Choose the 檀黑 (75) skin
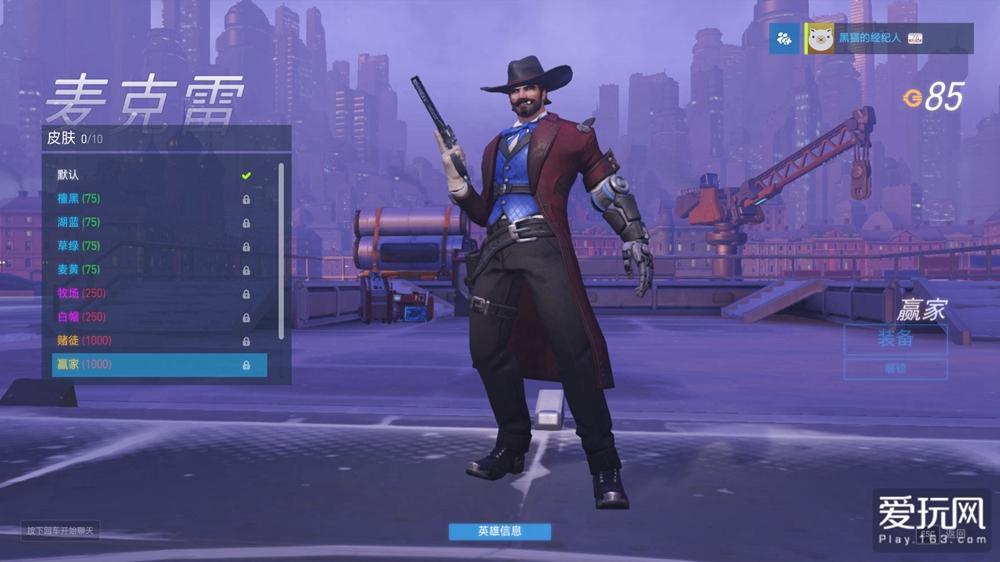Screen dimensions: 1000x562 pos(150,199)
